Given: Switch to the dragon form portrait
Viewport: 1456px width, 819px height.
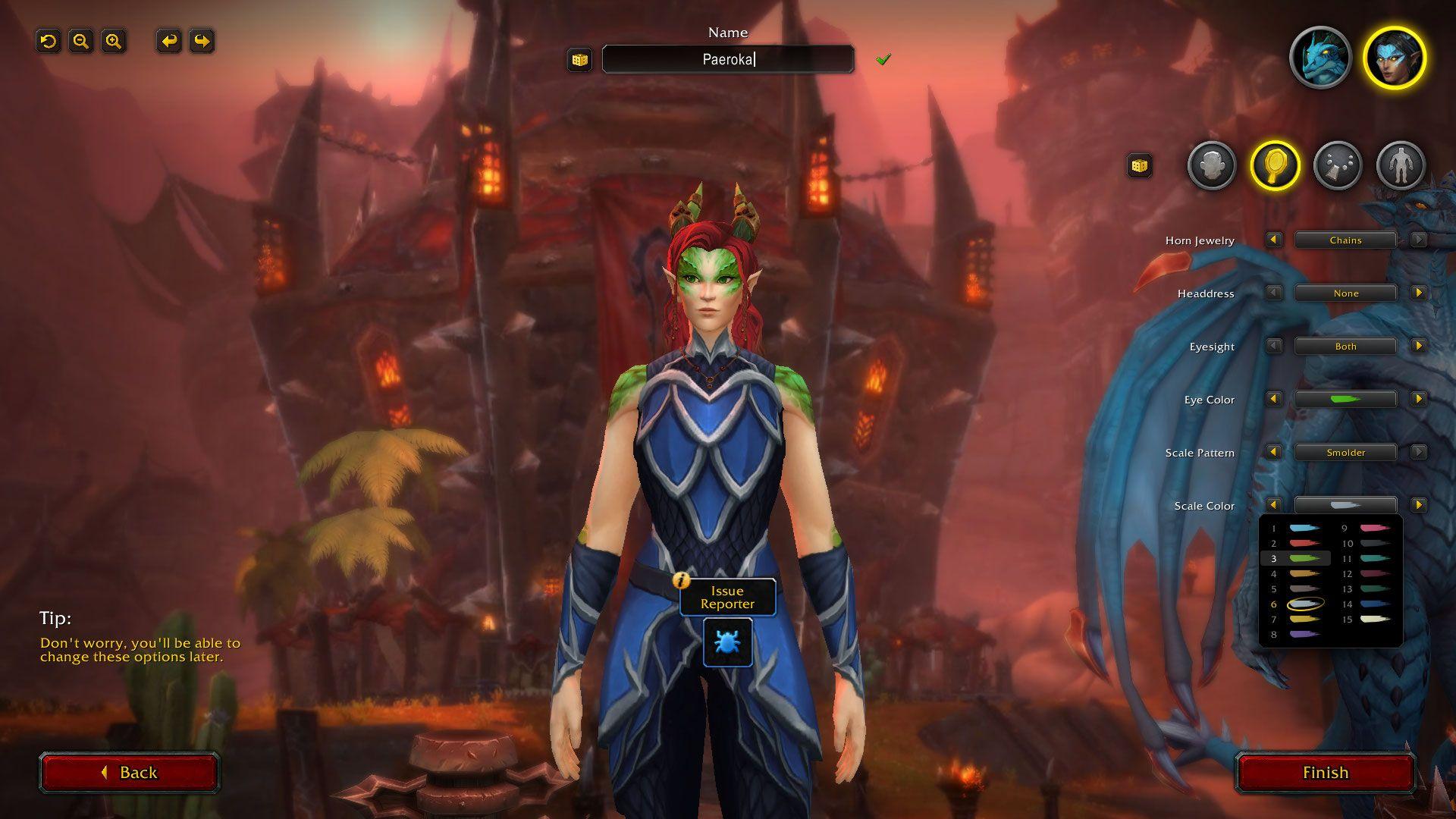Looking at the screenshot, I should click(1320, 58).
